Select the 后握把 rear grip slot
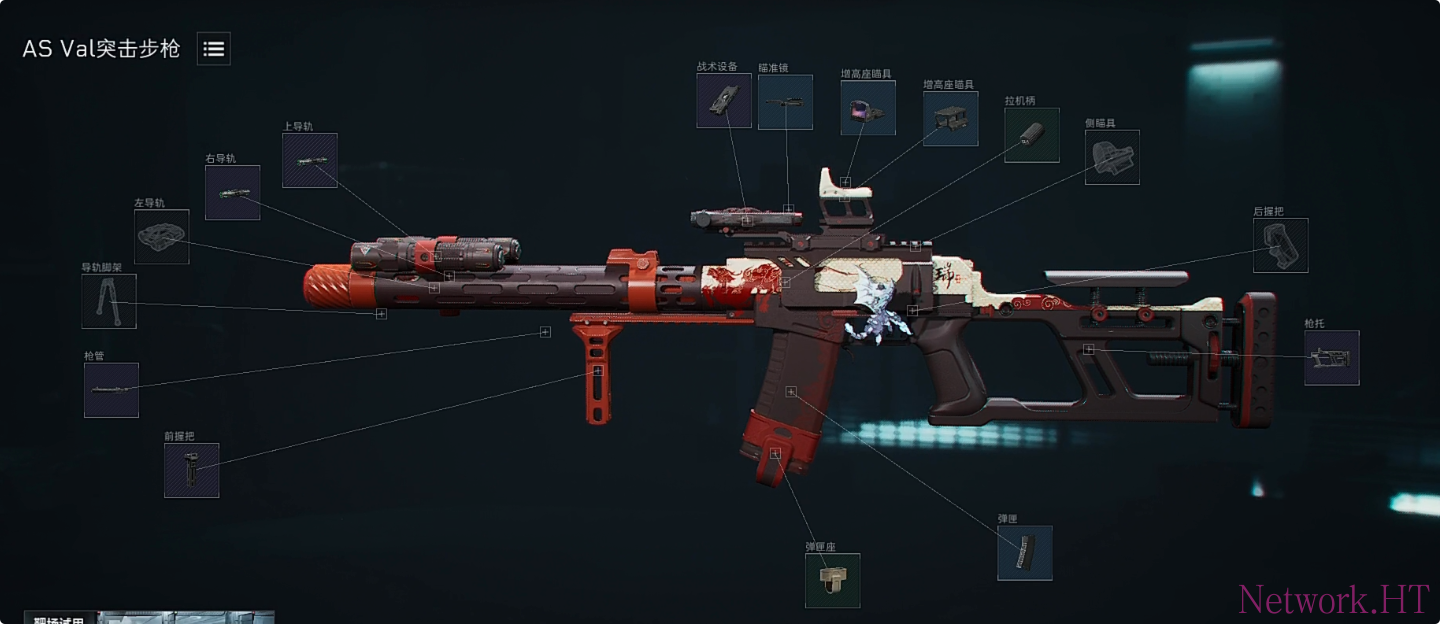 click(1281, 246)
